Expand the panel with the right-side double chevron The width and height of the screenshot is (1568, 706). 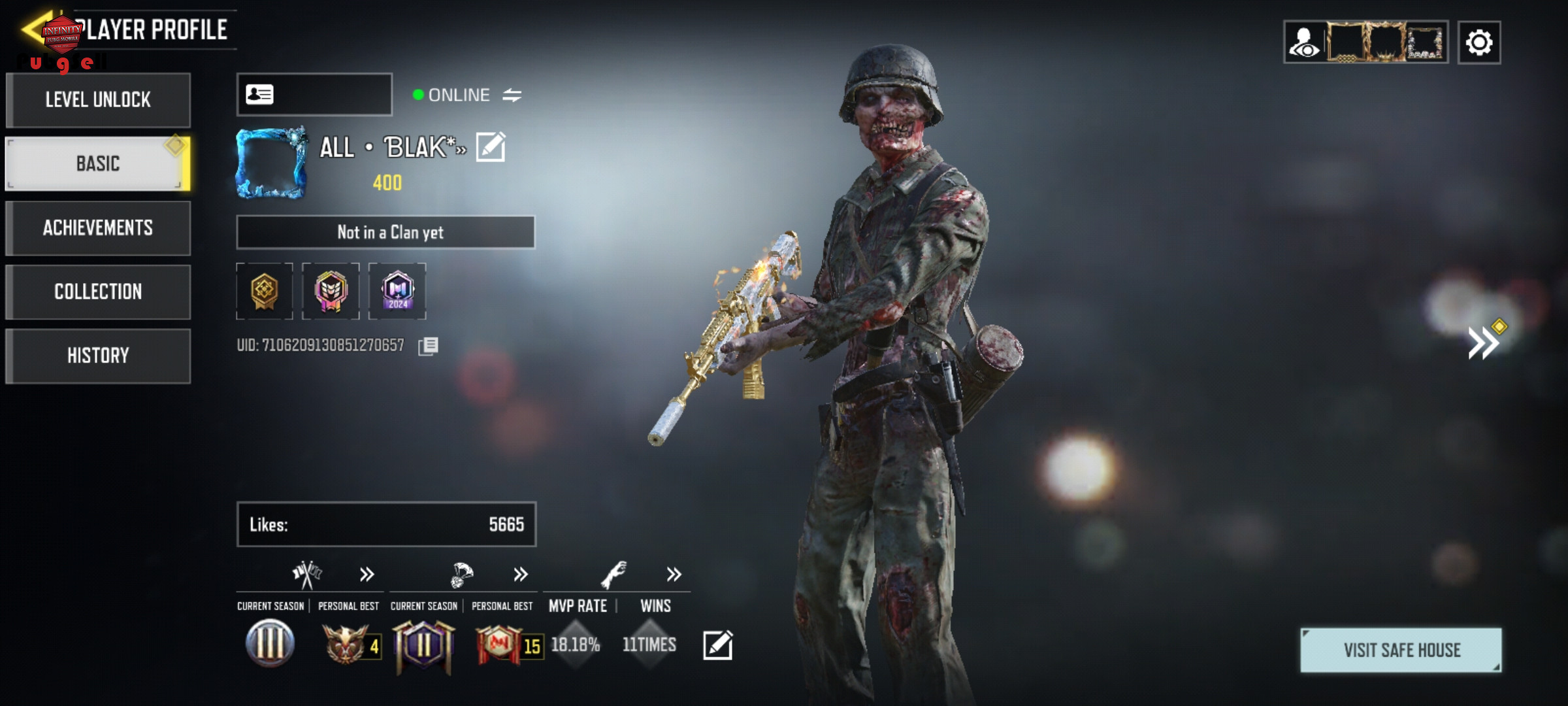tap(1484, 343)
